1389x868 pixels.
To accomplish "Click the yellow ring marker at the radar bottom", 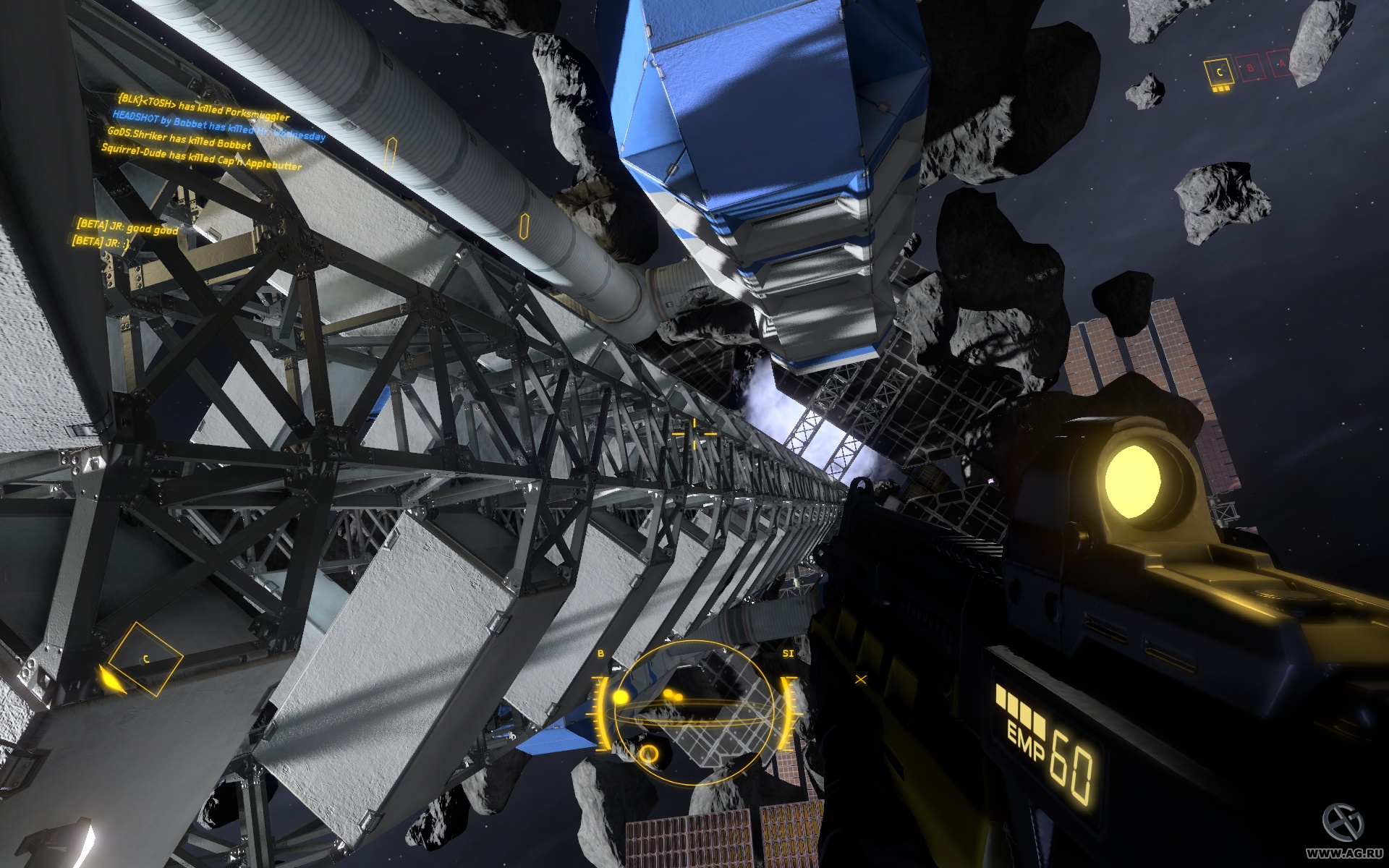I will pos(650,755).
